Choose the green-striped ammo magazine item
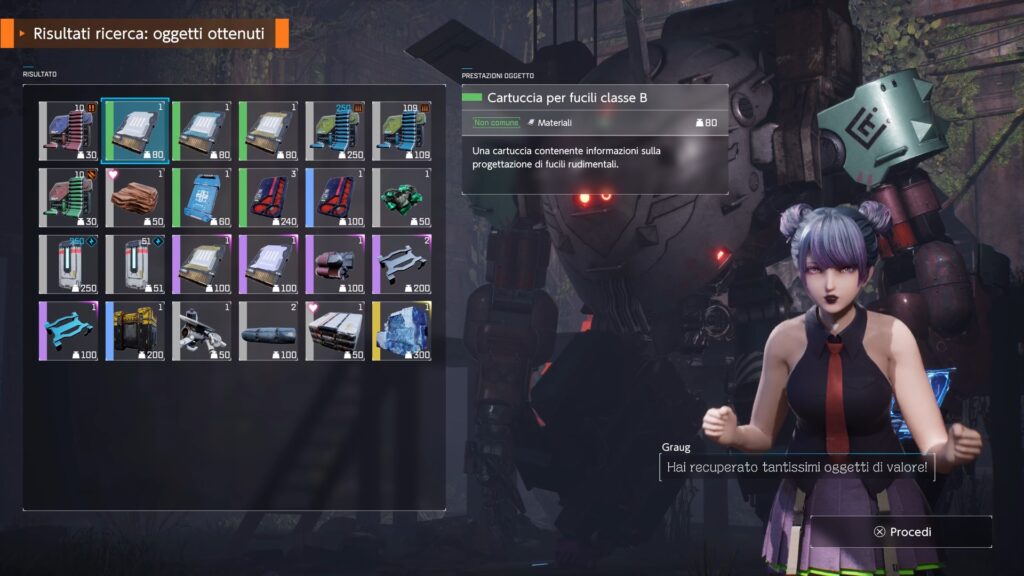 point(69,197)
